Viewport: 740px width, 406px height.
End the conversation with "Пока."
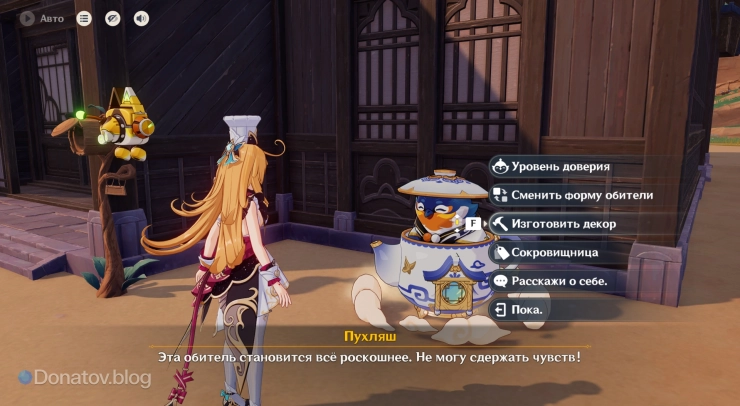527,310
